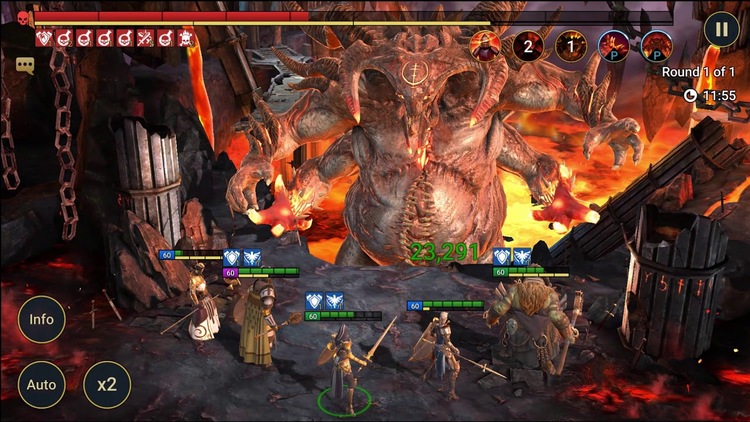Screen dimensions: 750x422
Task: Change the x2 battle speed
Action: point(107,384)
